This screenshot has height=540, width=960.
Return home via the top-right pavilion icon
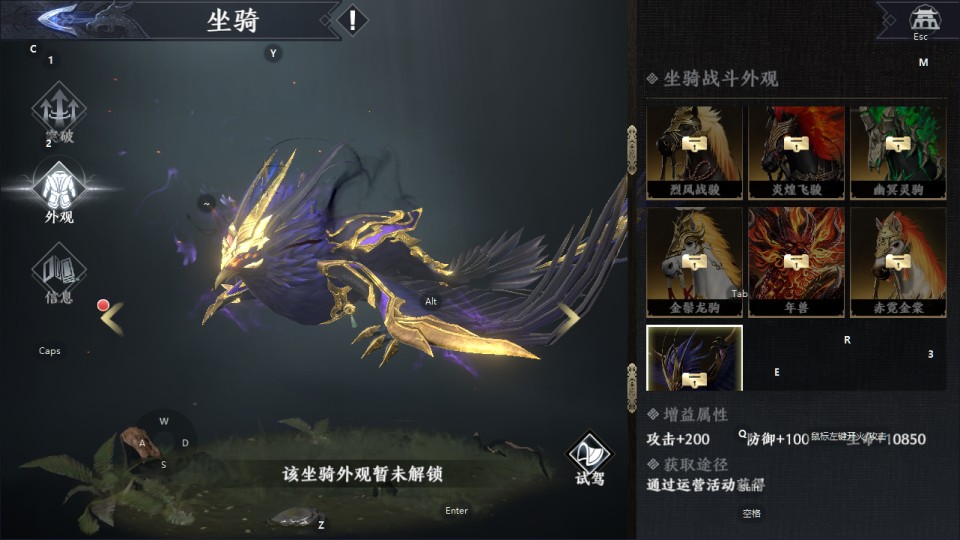coord(924,19)
